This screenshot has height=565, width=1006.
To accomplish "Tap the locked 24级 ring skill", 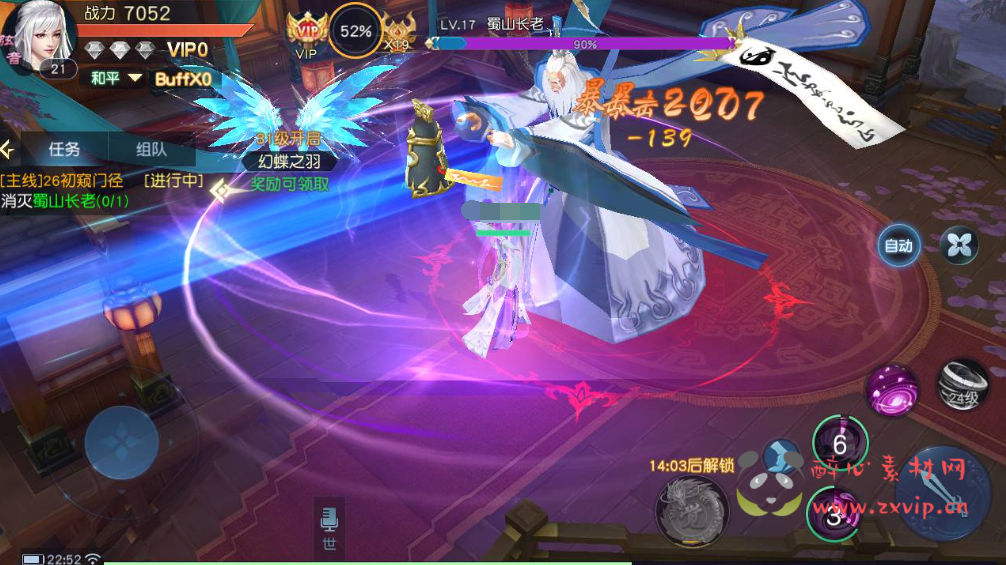I will click(x=963, y=386).
